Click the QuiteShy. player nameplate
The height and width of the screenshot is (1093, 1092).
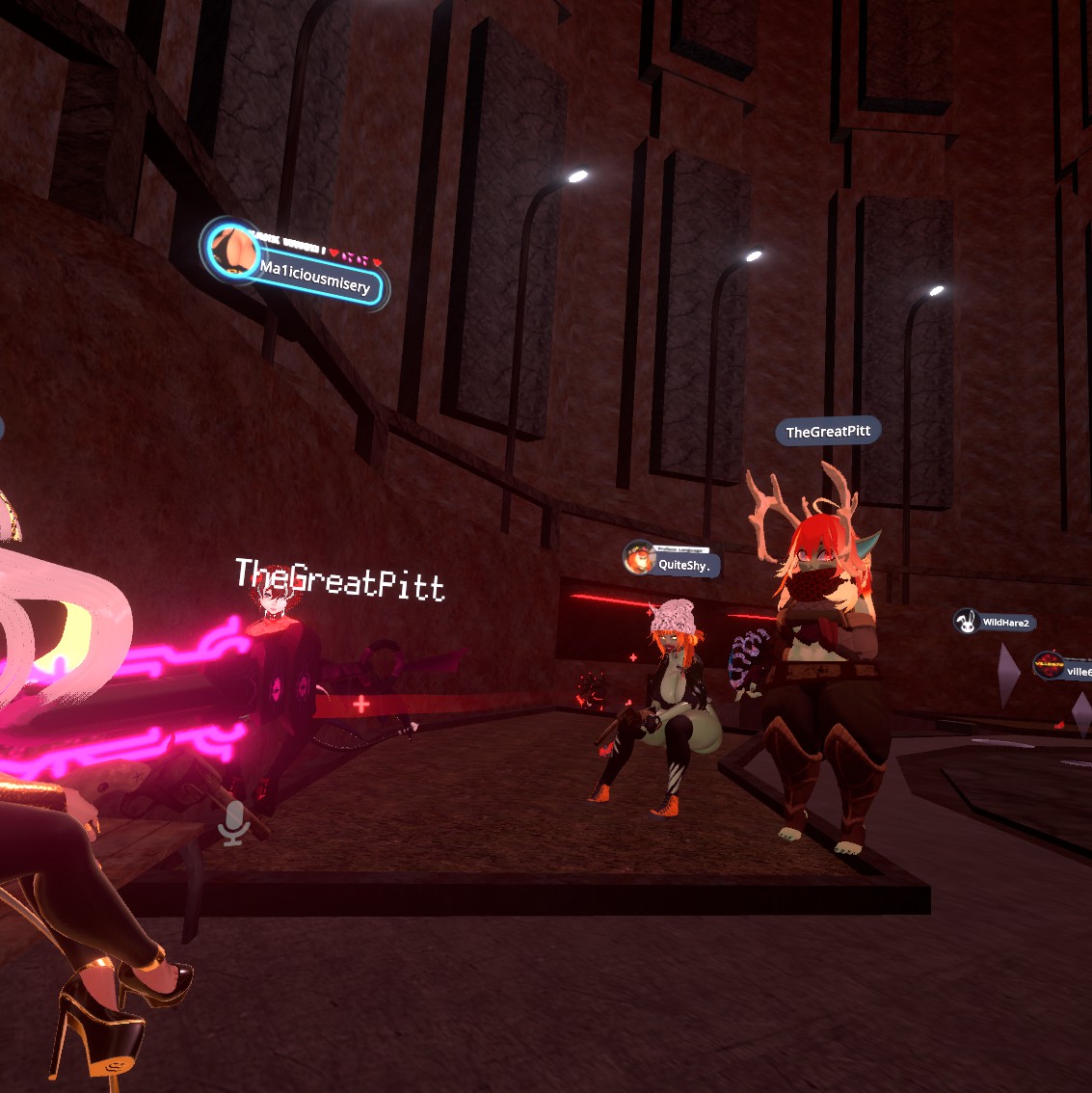pyautogui.click(x=675, y=563)
